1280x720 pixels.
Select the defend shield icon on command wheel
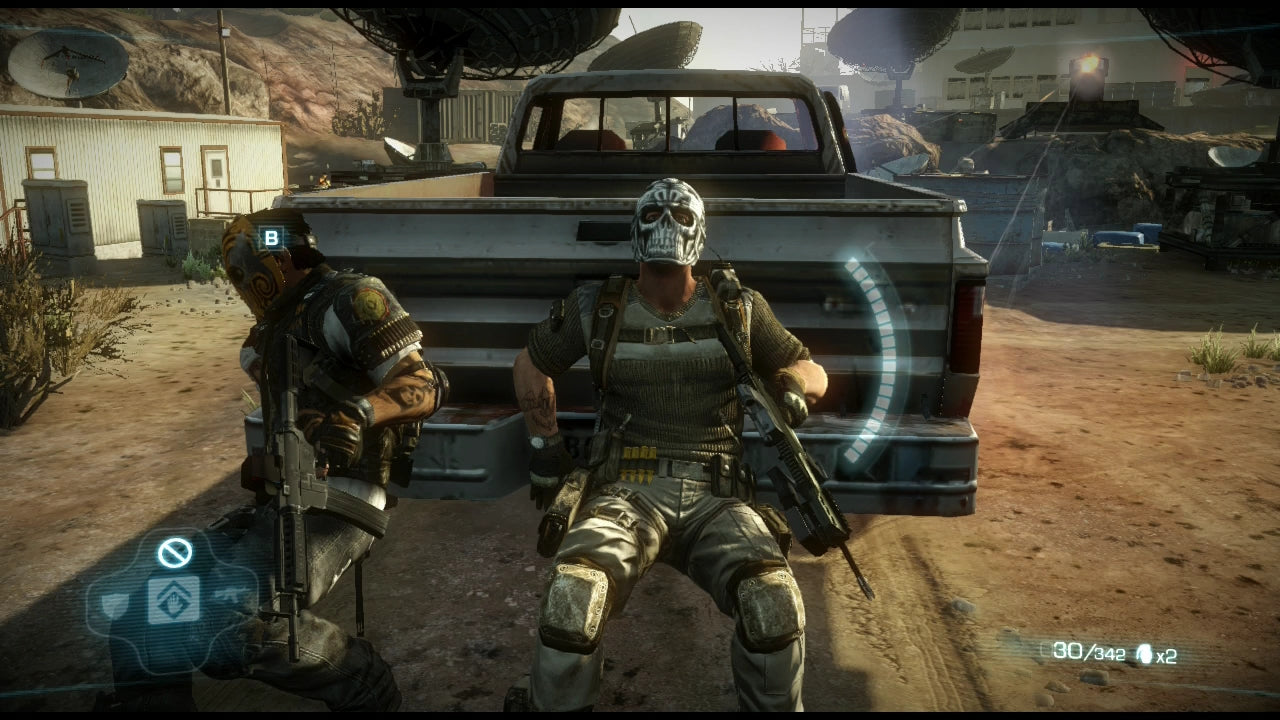(115, 603)
